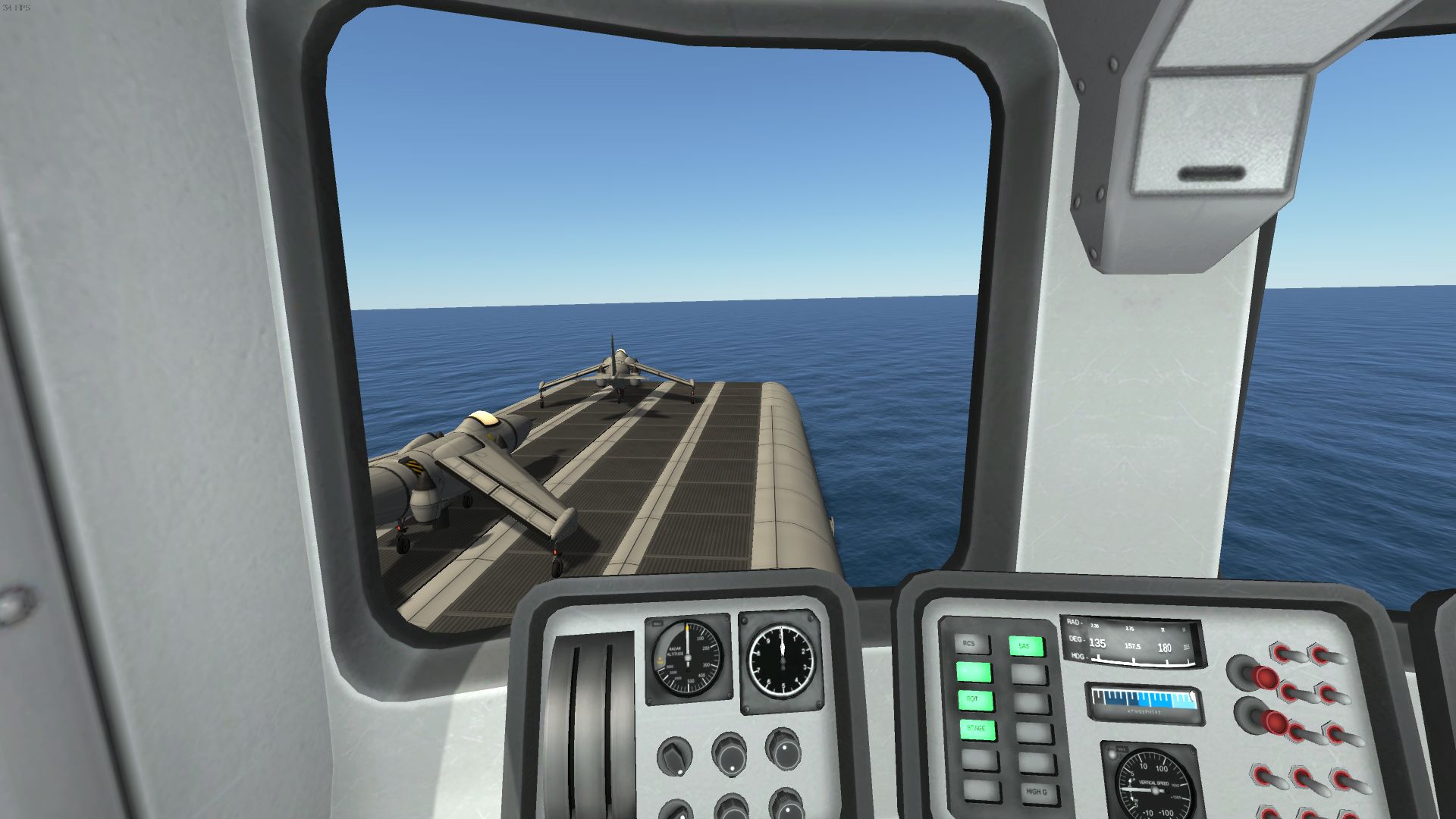This screenshot has width=1456, height=819.
Task: Click the DEG heading readout showing 135
Action: pos(1097,642)
